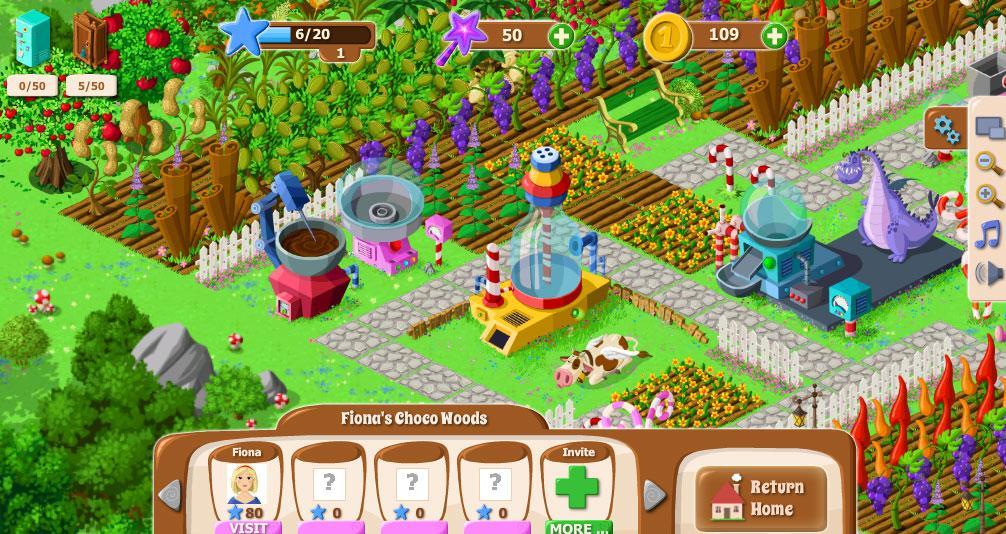The image size is (1006, 534).
Task: Add more magic wands with plus button
Action: 562,37
